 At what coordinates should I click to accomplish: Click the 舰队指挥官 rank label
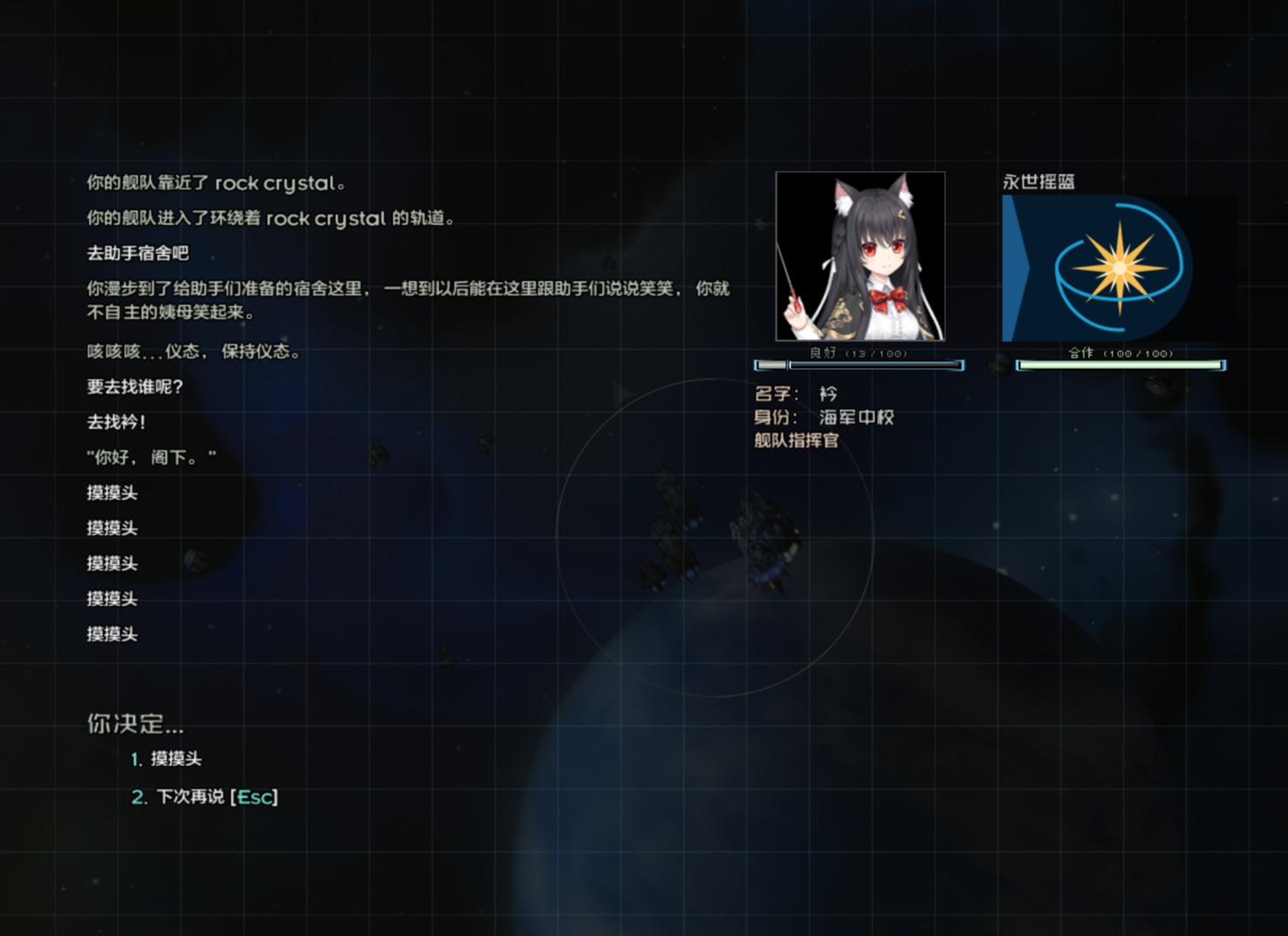click(796, 441)
